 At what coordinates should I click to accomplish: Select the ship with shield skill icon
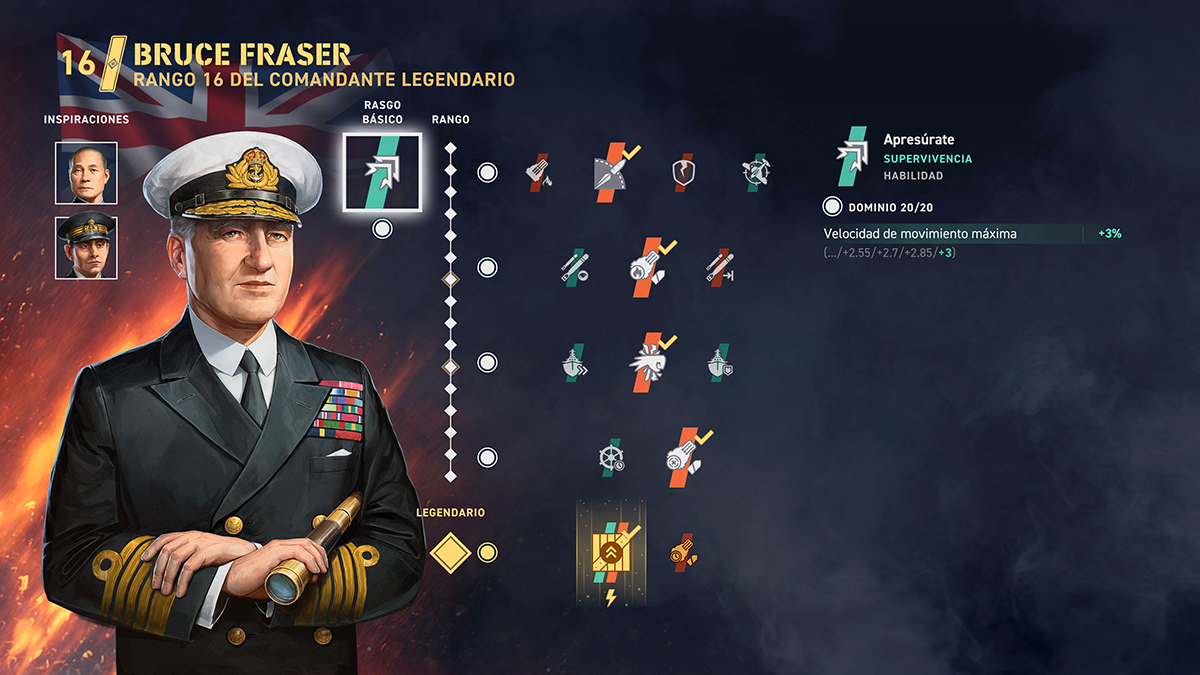click(x=719, y=362)
